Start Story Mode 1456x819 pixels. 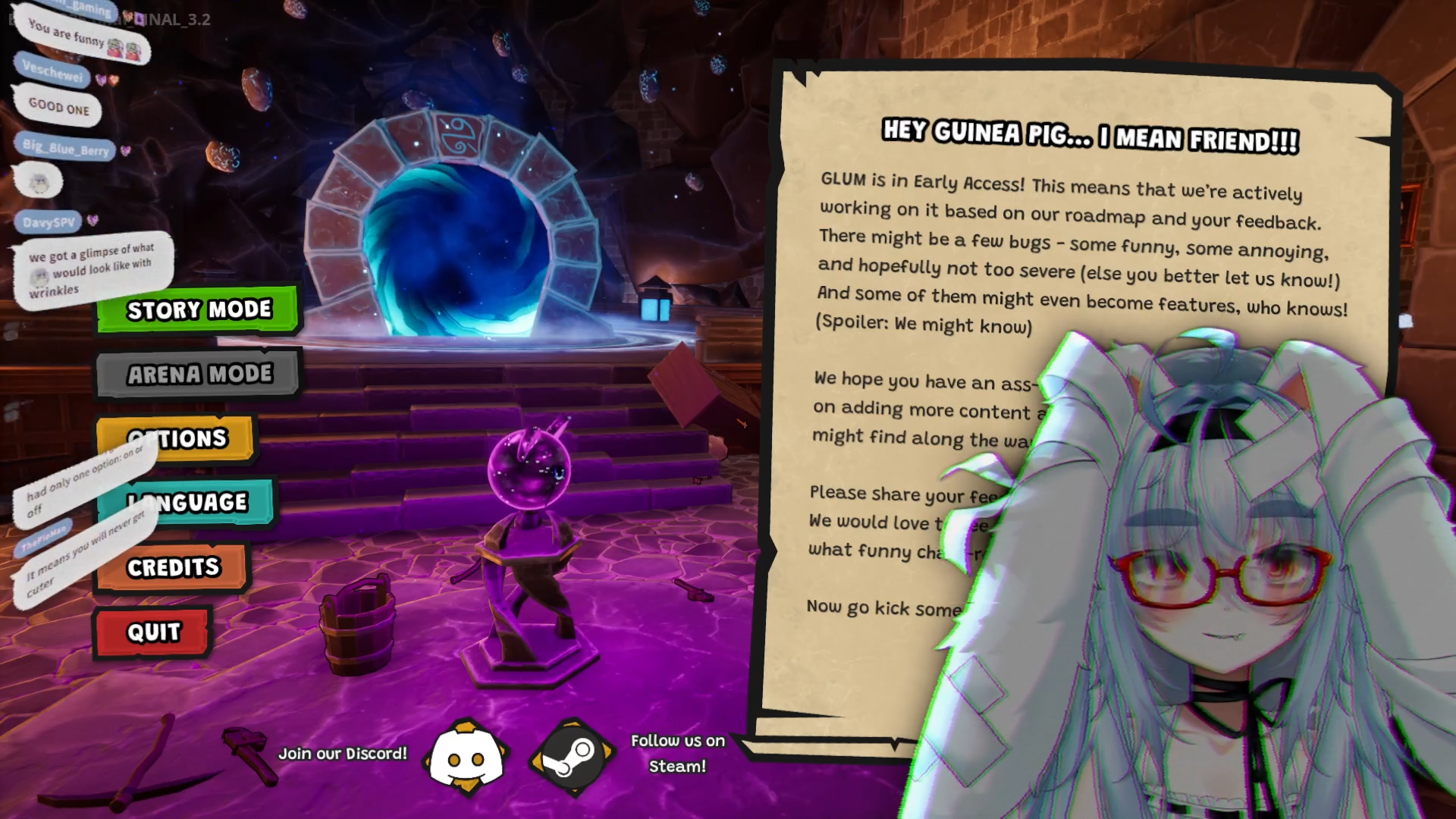[199, 309]
